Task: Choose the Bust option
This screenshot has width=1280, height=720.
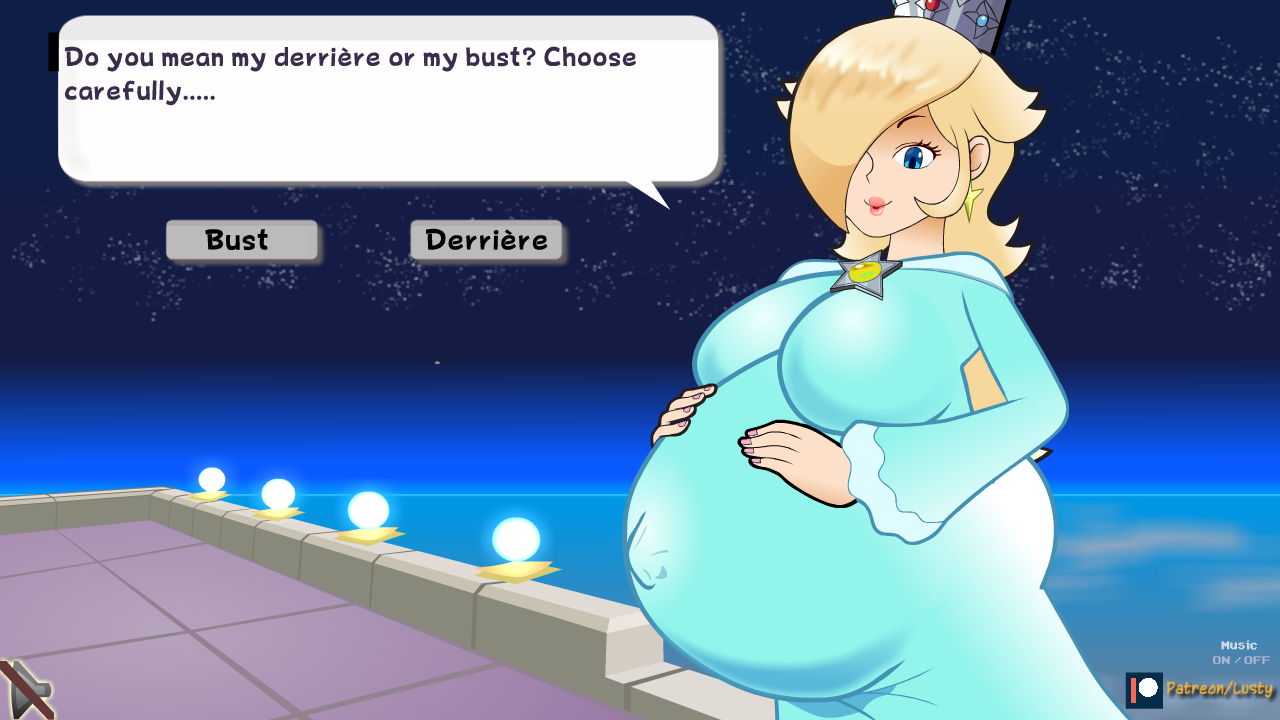Action: pos(241,240)
